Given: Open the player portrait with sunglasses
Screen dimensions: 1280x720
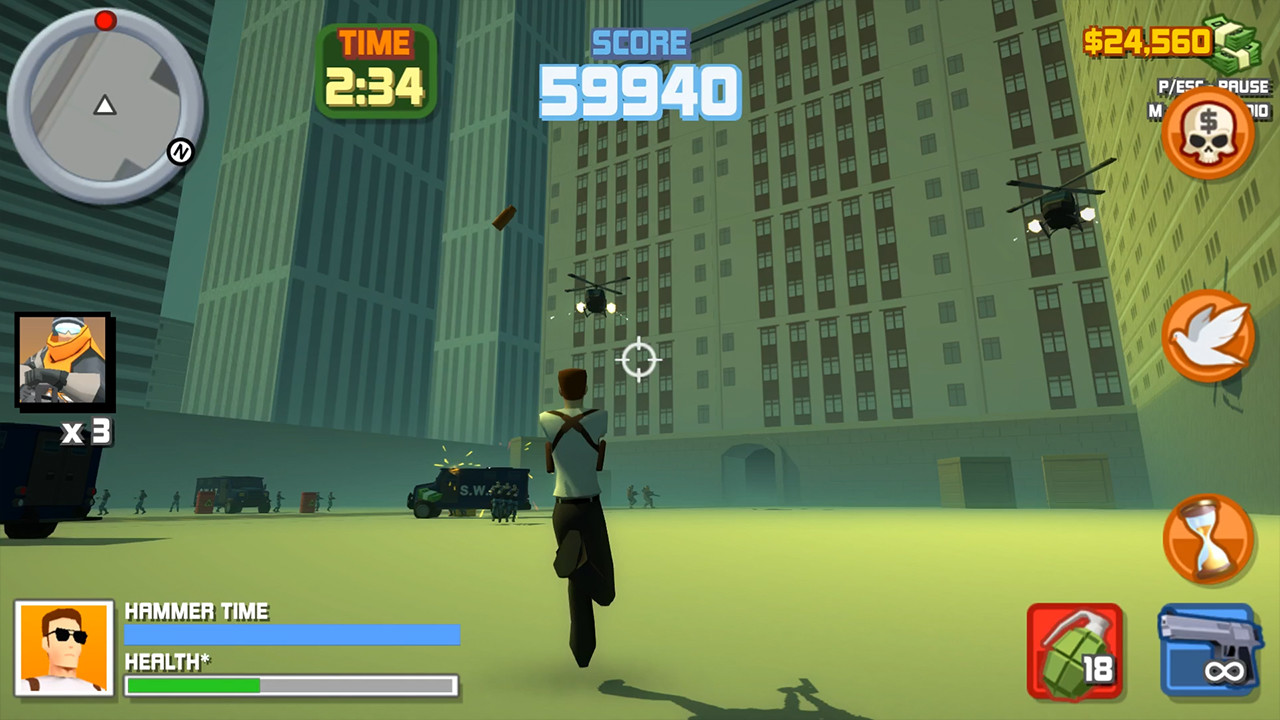Looking at the screenshot, I should coord(64,649).
